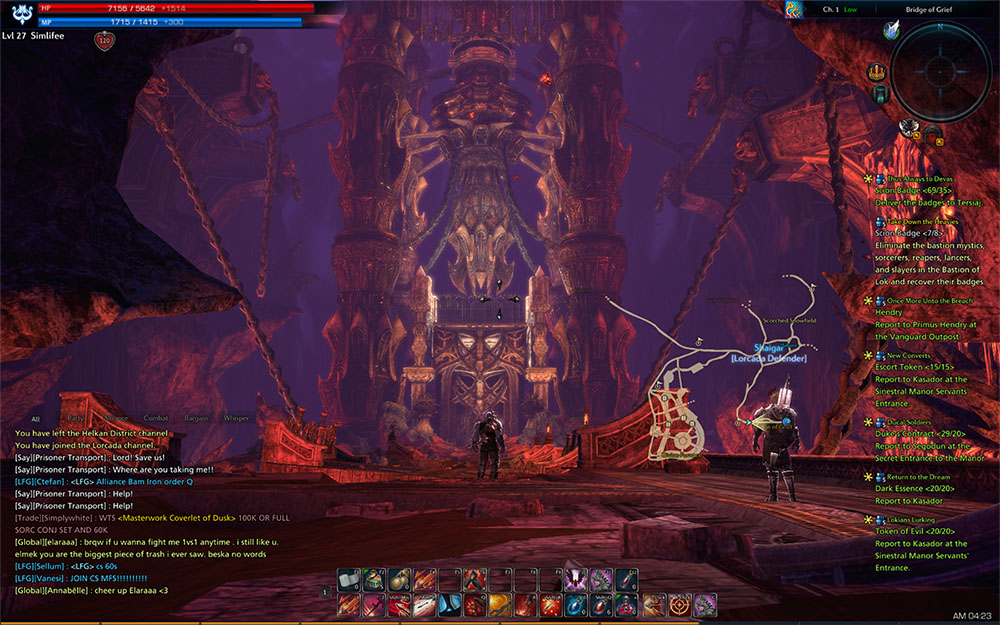This screenshot has width=1000, height=625.
Task: Activate the golden chain skill icon
Action: (499, 604)
